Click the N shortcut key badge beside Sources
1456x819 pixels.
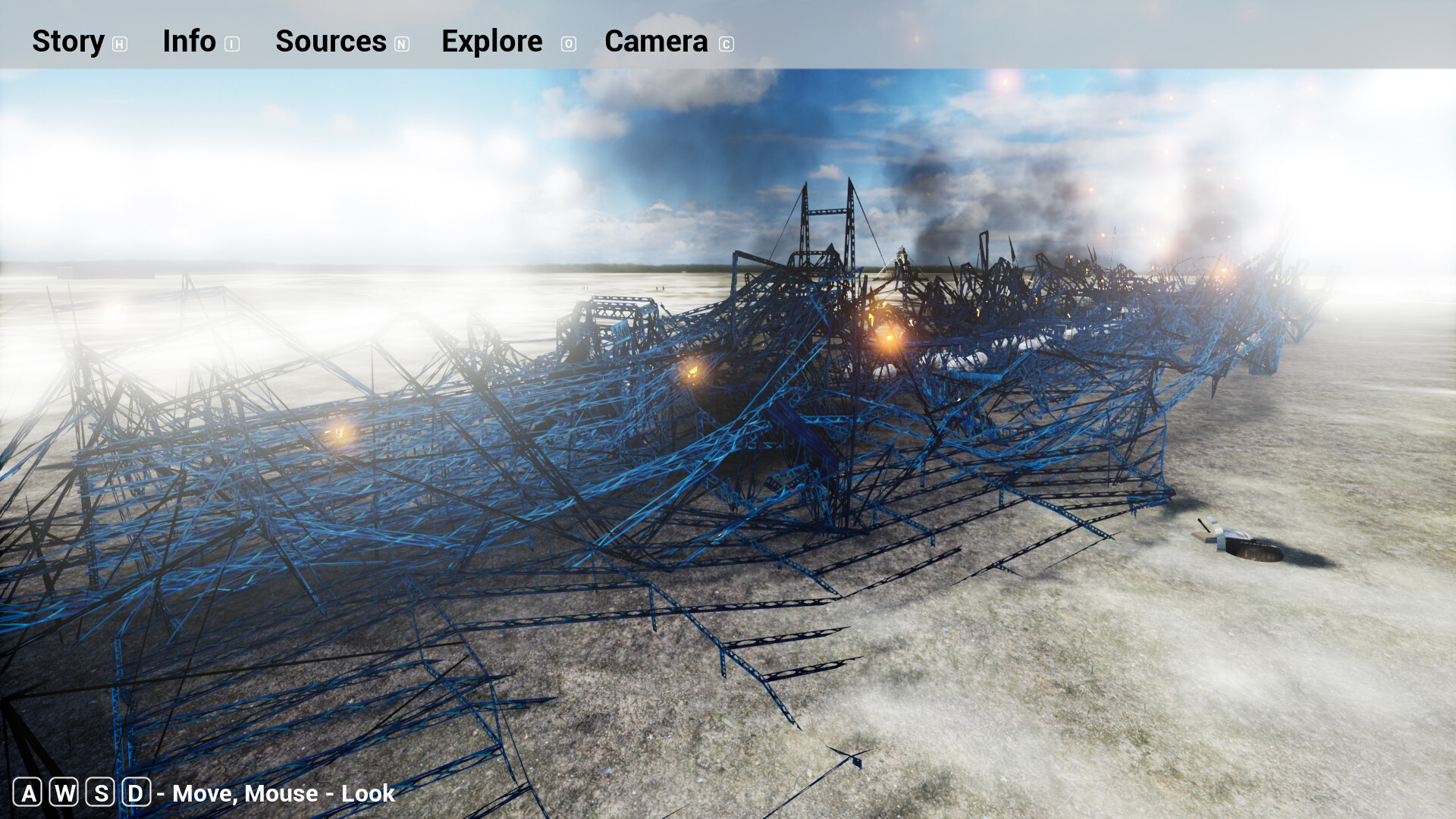(402, 44)
